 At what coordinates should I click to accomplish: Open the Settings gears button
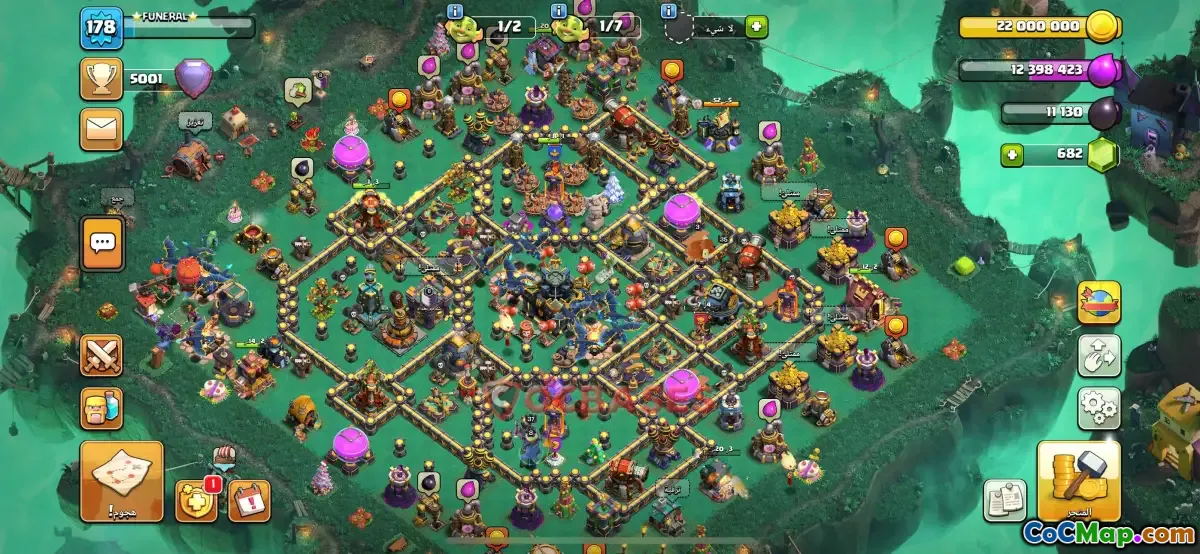[x=1098, y=408]
